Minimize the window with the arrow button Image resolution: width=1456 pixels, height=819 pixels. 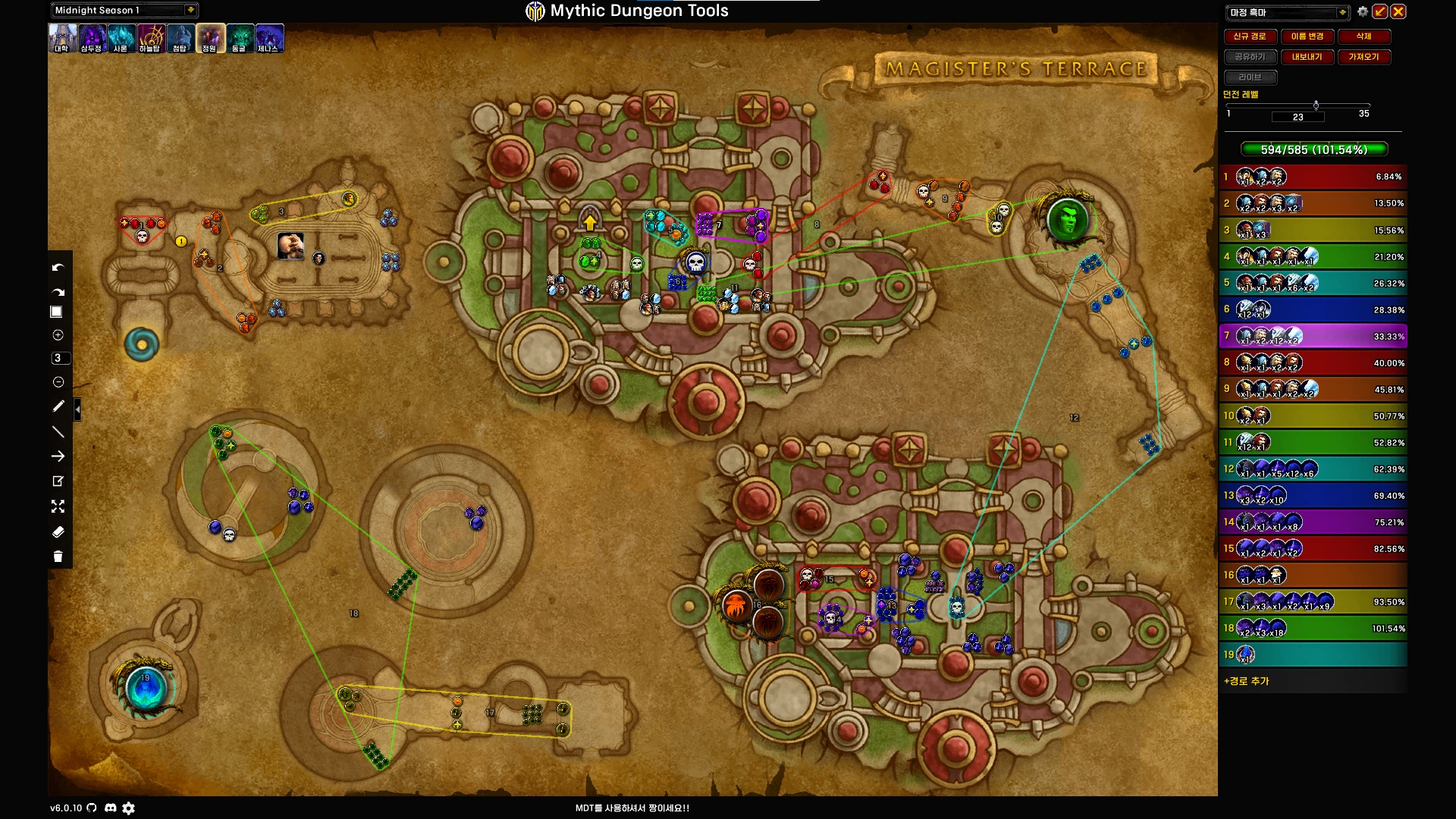(1380, 11)
